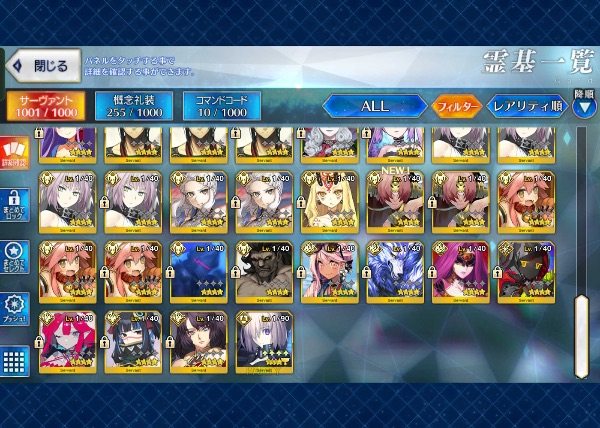This screenshot has width=600, height=428.
Task: Go back with the 閉じる button
Action: [x=39, y=67]
